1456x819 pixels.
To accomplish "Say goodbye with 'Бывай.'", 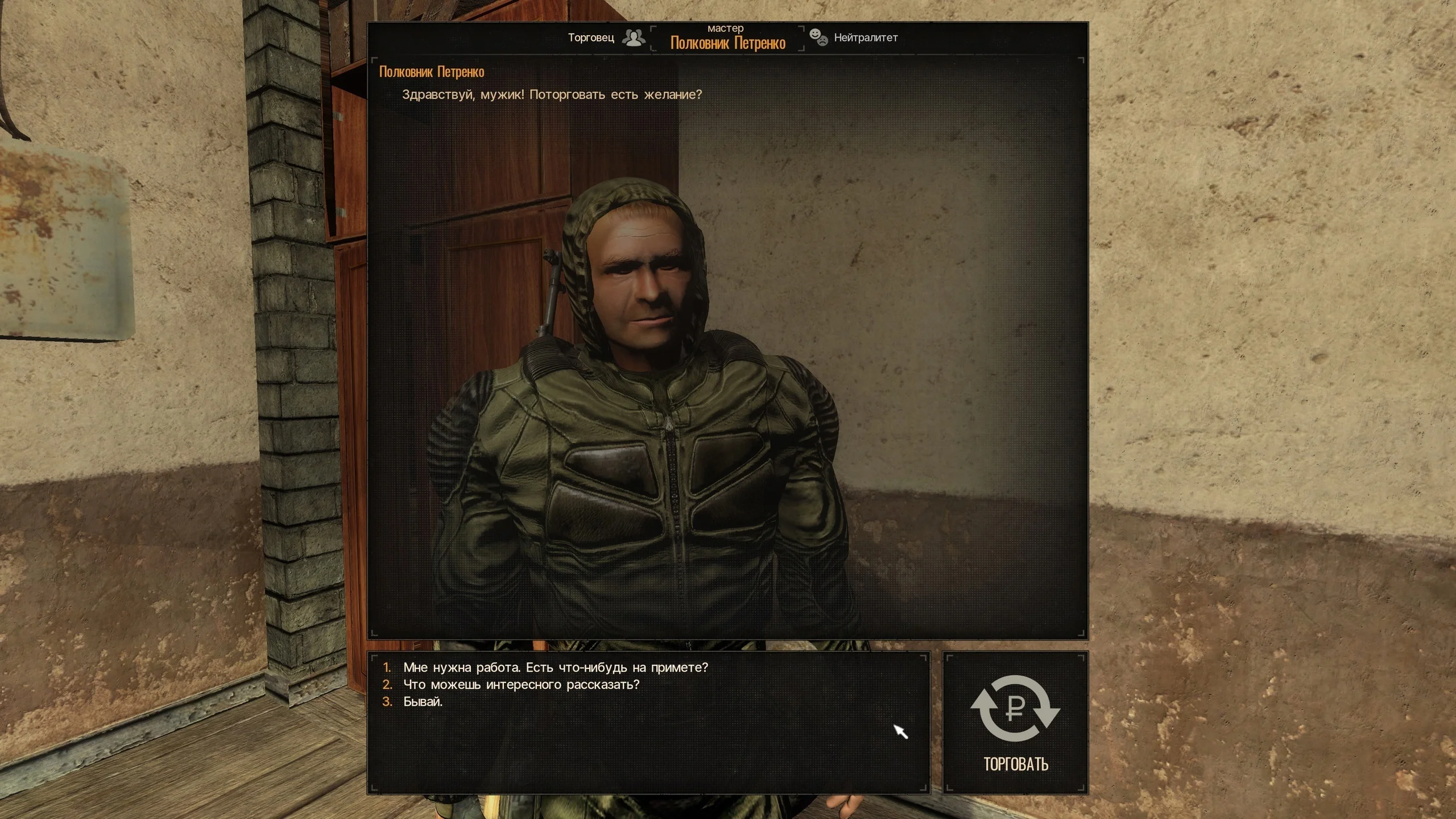I will (423, 702).
